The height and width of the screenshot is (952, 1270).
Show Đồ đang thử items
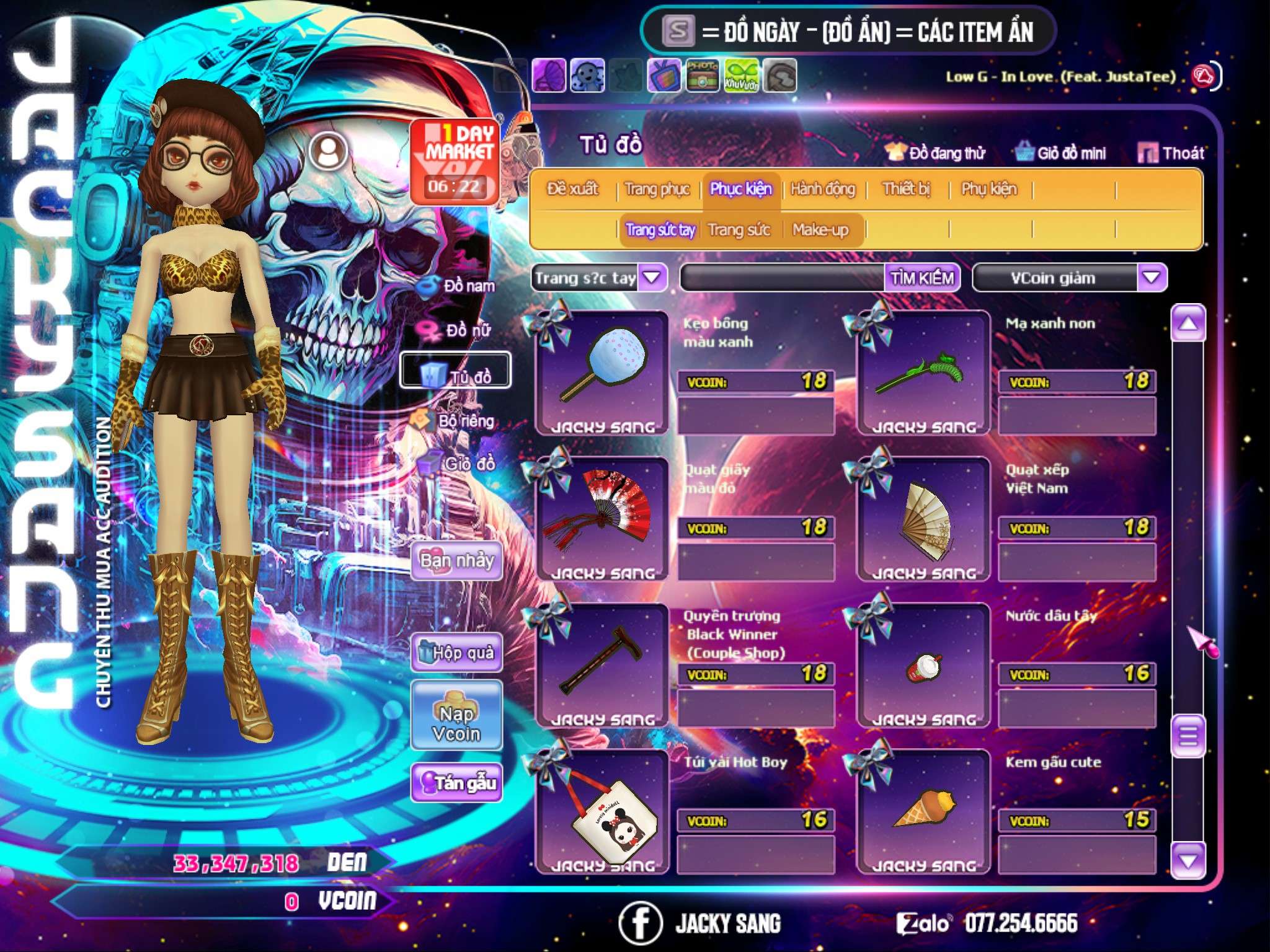(x=935, y=153)
